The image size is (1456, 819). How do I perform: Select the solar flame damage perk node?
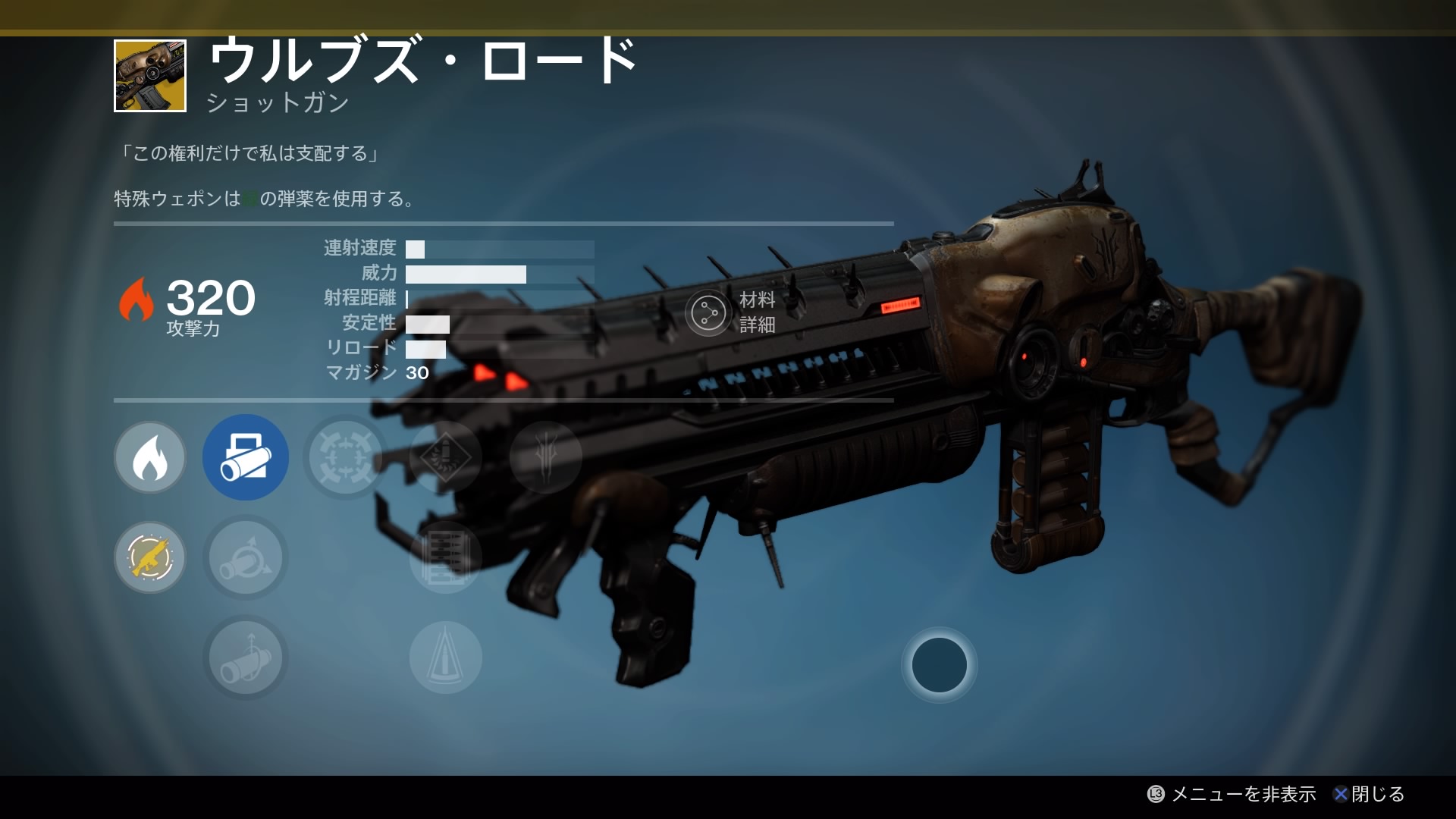pos(149,457)
